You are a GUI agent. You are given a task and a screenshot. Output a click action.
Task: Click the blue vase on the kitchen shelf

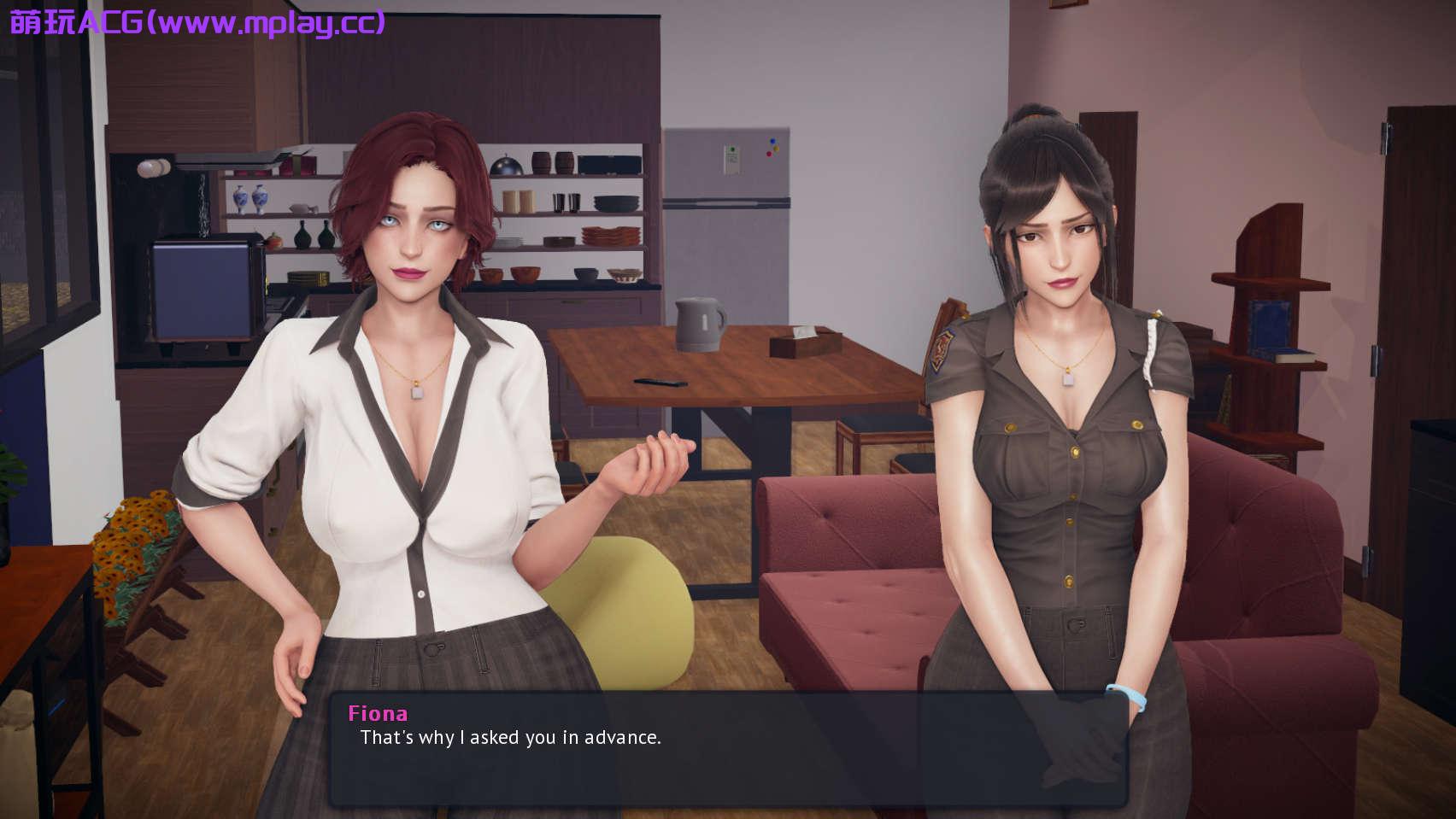(x=250, y=198)
